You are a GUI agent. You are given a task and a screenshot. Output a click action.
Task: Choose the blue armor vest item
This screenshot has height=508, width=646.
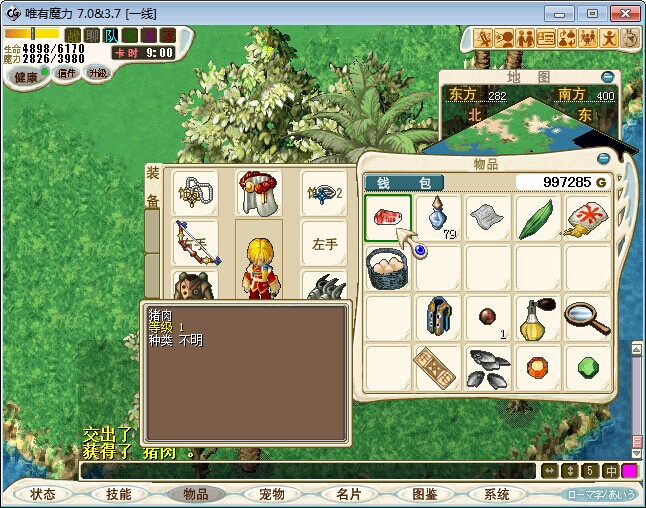point(438,318)
